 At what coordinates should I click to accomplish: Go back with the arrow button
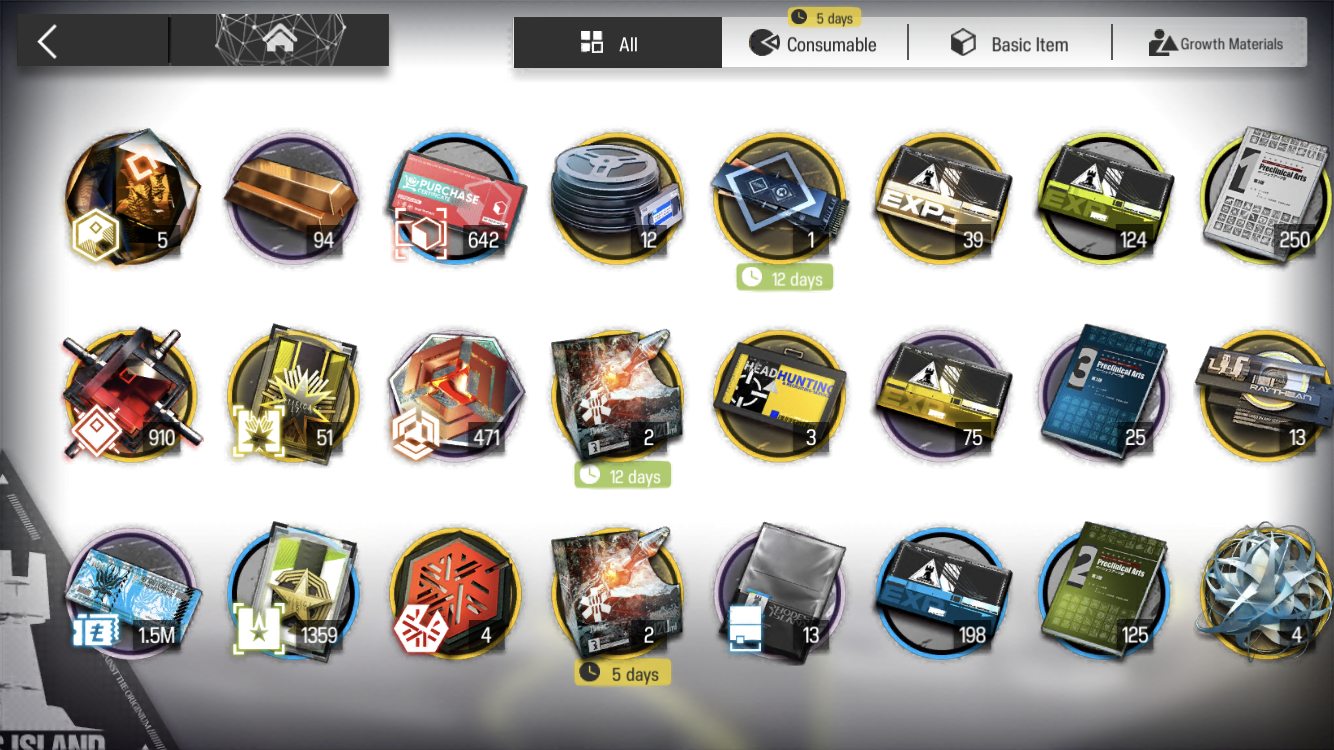(x=48, y=42)
